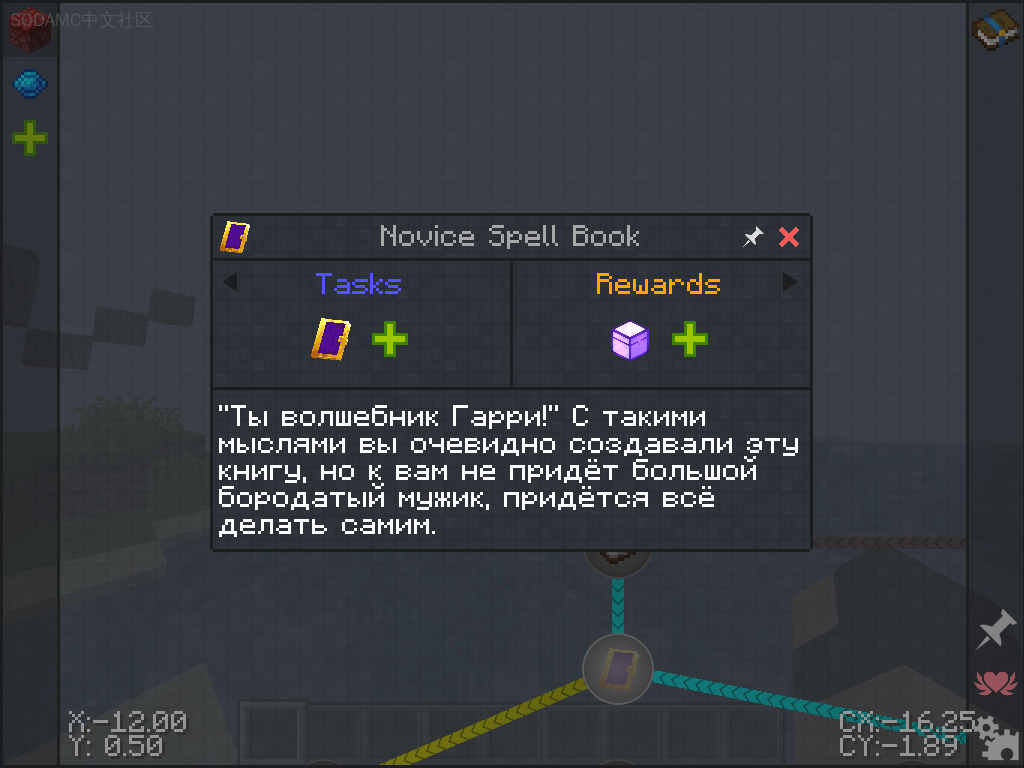Add a new chapter in left sidebar
Screen dimensions: 1024x768
pos(30,138)
